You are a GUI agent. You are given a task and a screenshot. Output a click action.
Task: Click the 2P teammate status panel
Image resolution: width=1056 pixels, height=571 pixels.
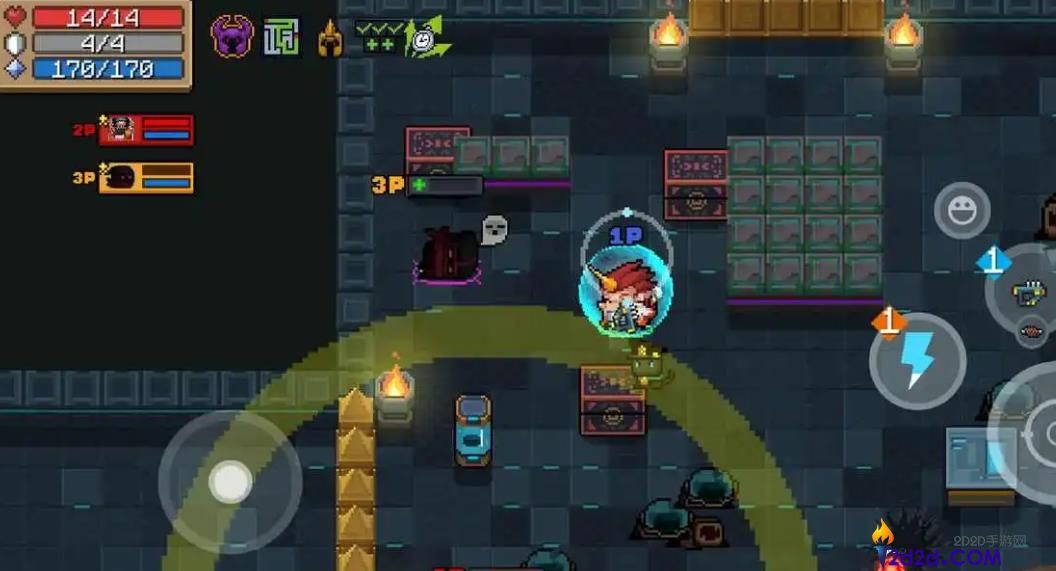[146, 130]
